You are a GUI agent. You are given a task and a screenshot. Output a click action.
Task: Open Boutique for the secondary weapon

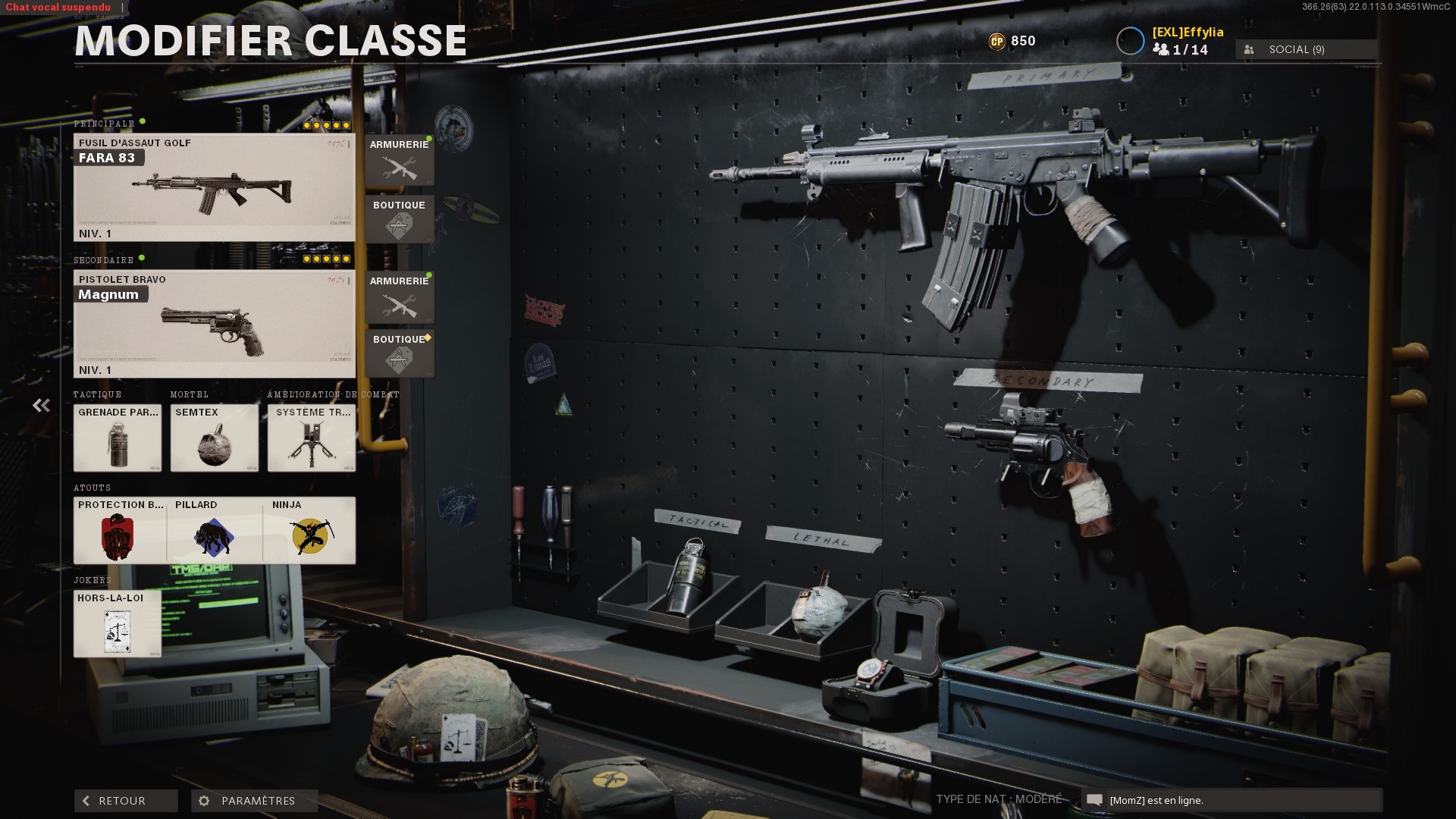click(x=400, y=353)
